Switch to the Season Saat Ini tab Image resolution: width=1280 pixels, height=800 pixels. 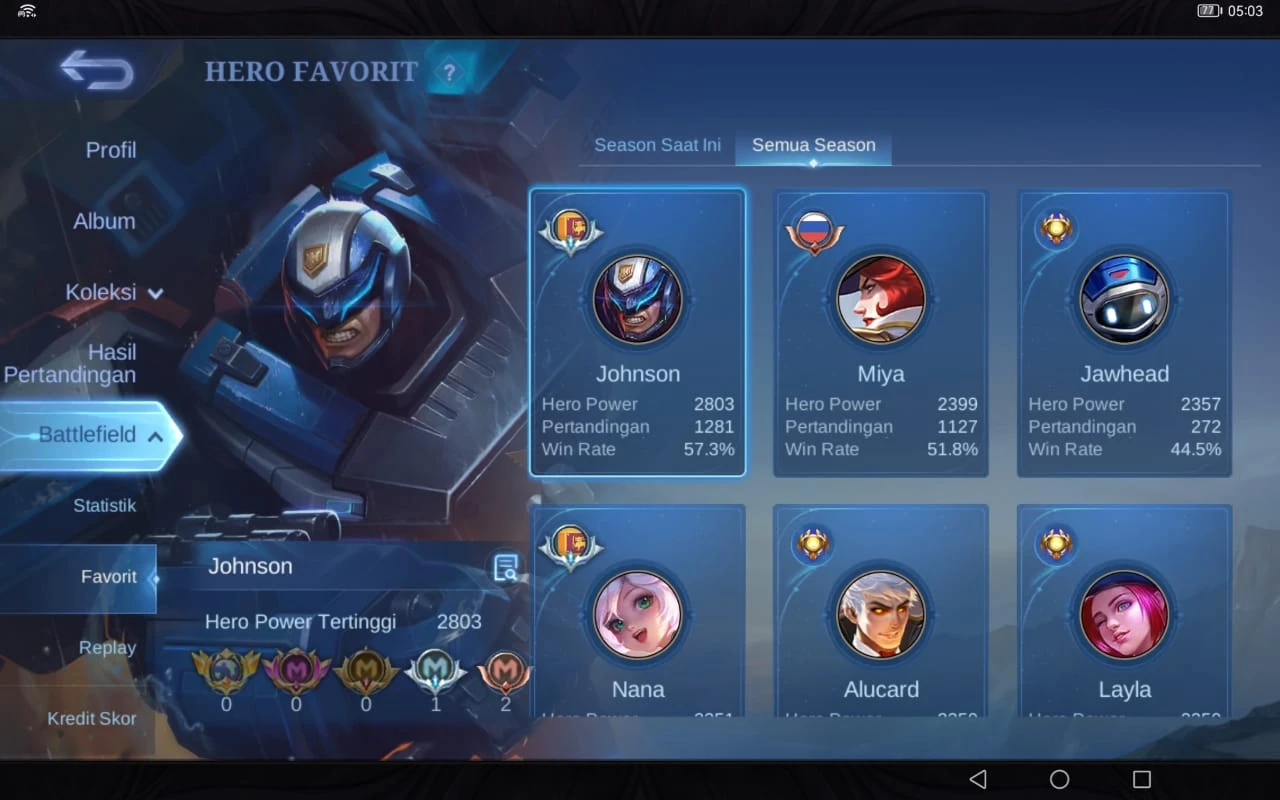click(x=657, y=145)
